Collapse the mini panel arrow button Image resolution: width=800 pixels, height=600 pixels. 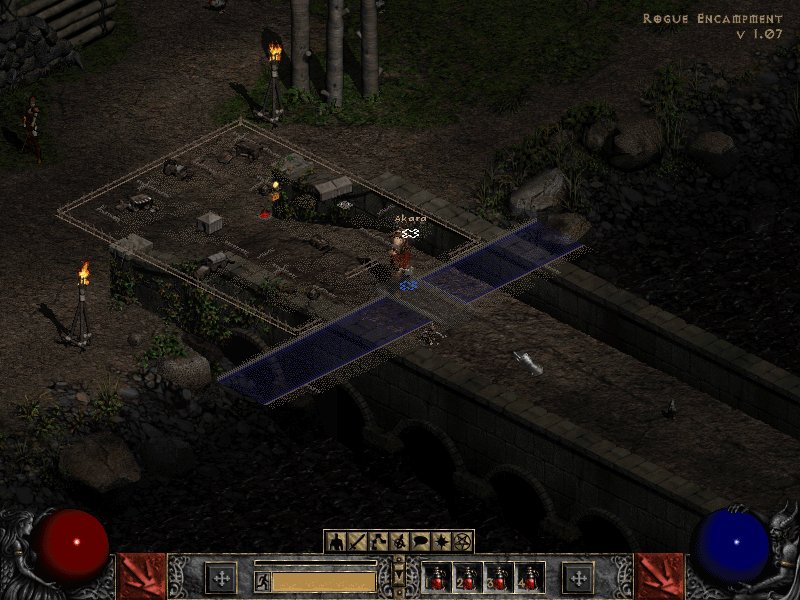[x=399, y=577]
